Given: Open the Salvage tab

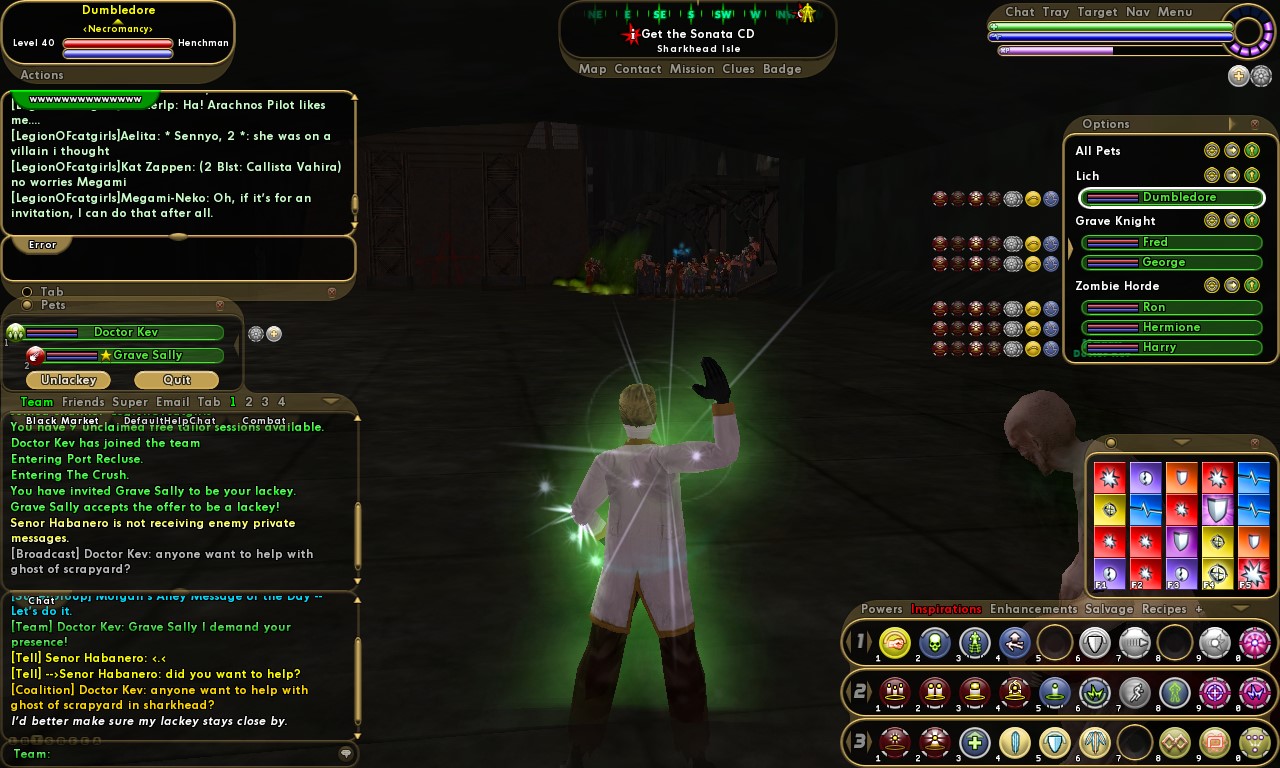Looking at the screenshot, I should coord(1109,609).
